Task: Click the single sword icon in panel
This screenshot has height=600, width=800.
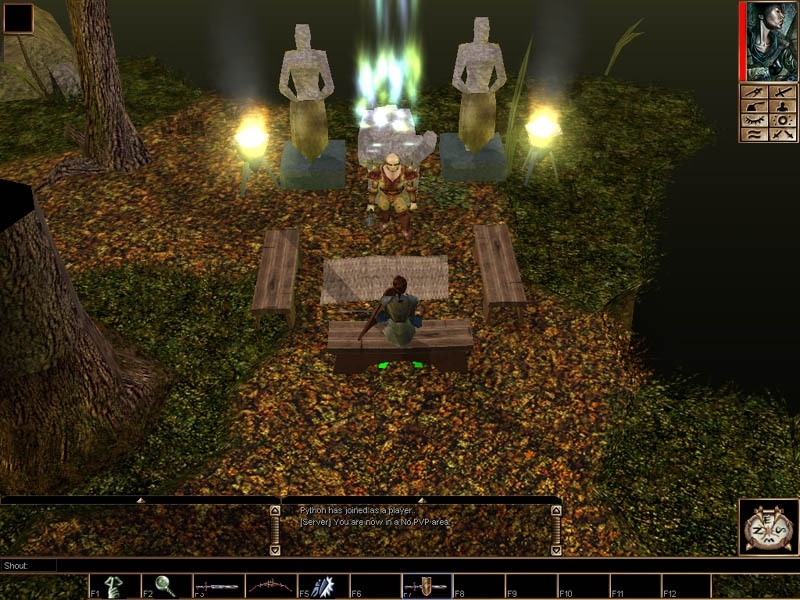Action: point(783,92)
